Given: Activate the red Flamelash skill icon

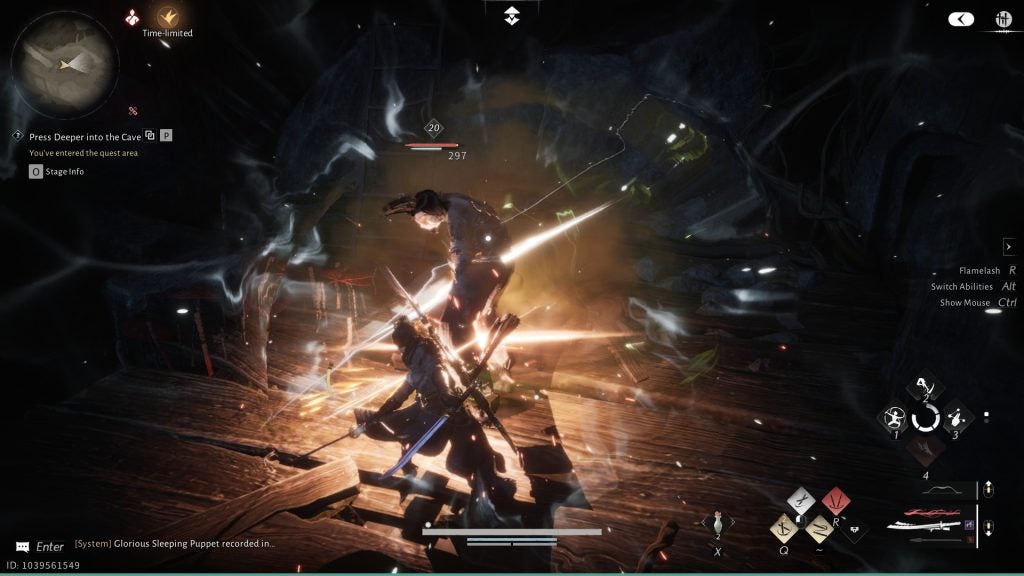Looking at the screenshot, I should pos(834,500).
